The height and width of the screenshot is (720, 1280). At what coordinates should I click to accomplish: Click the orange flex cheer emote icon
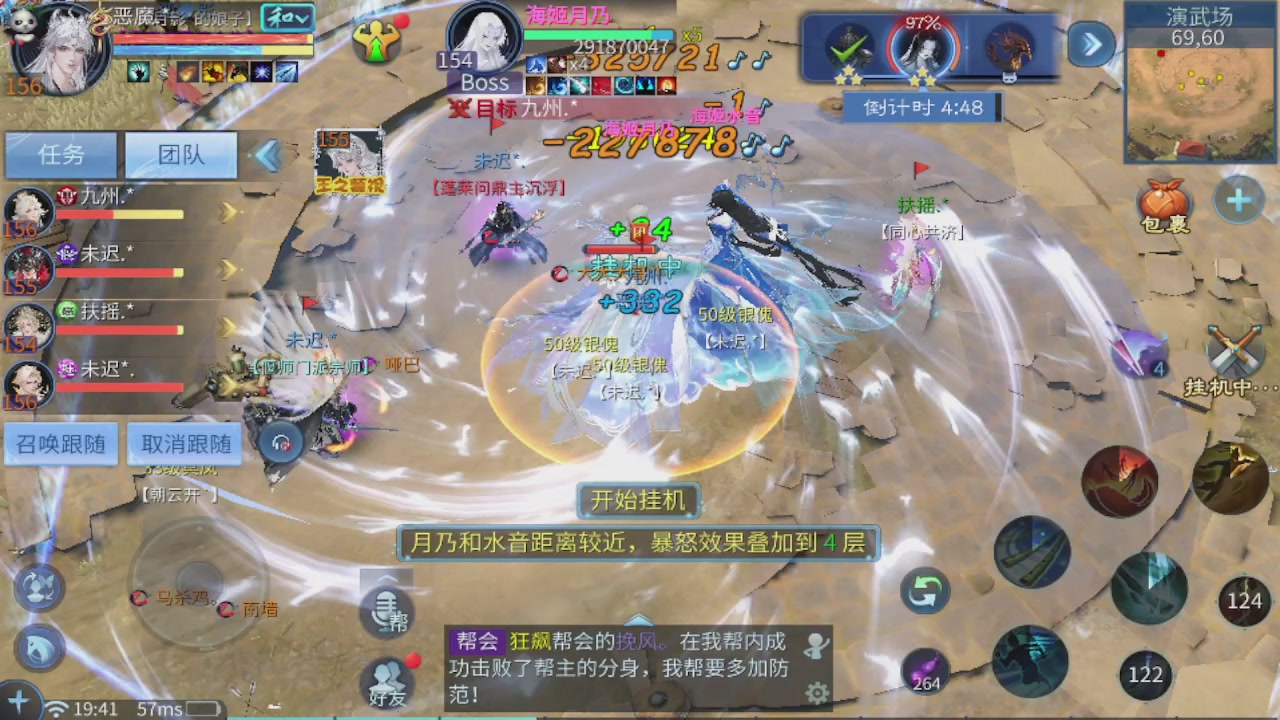point(377,42)
